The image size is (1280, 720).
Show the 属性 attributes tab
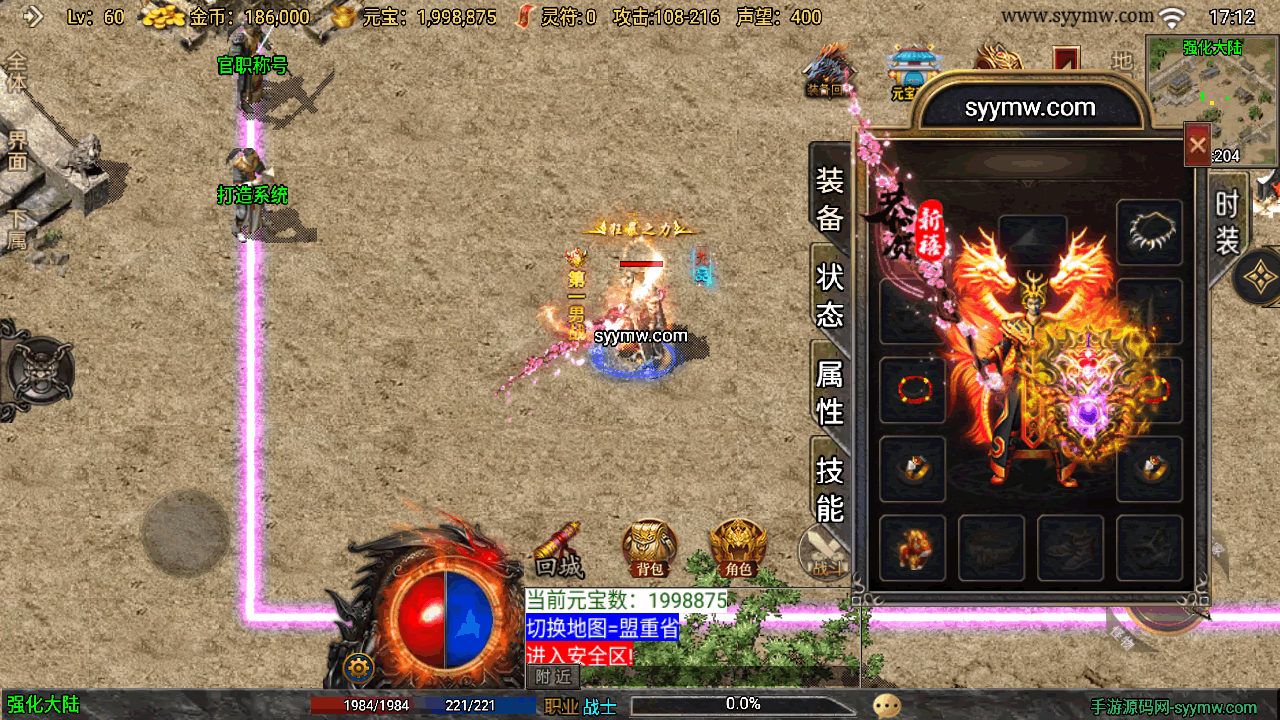point(830,392)
